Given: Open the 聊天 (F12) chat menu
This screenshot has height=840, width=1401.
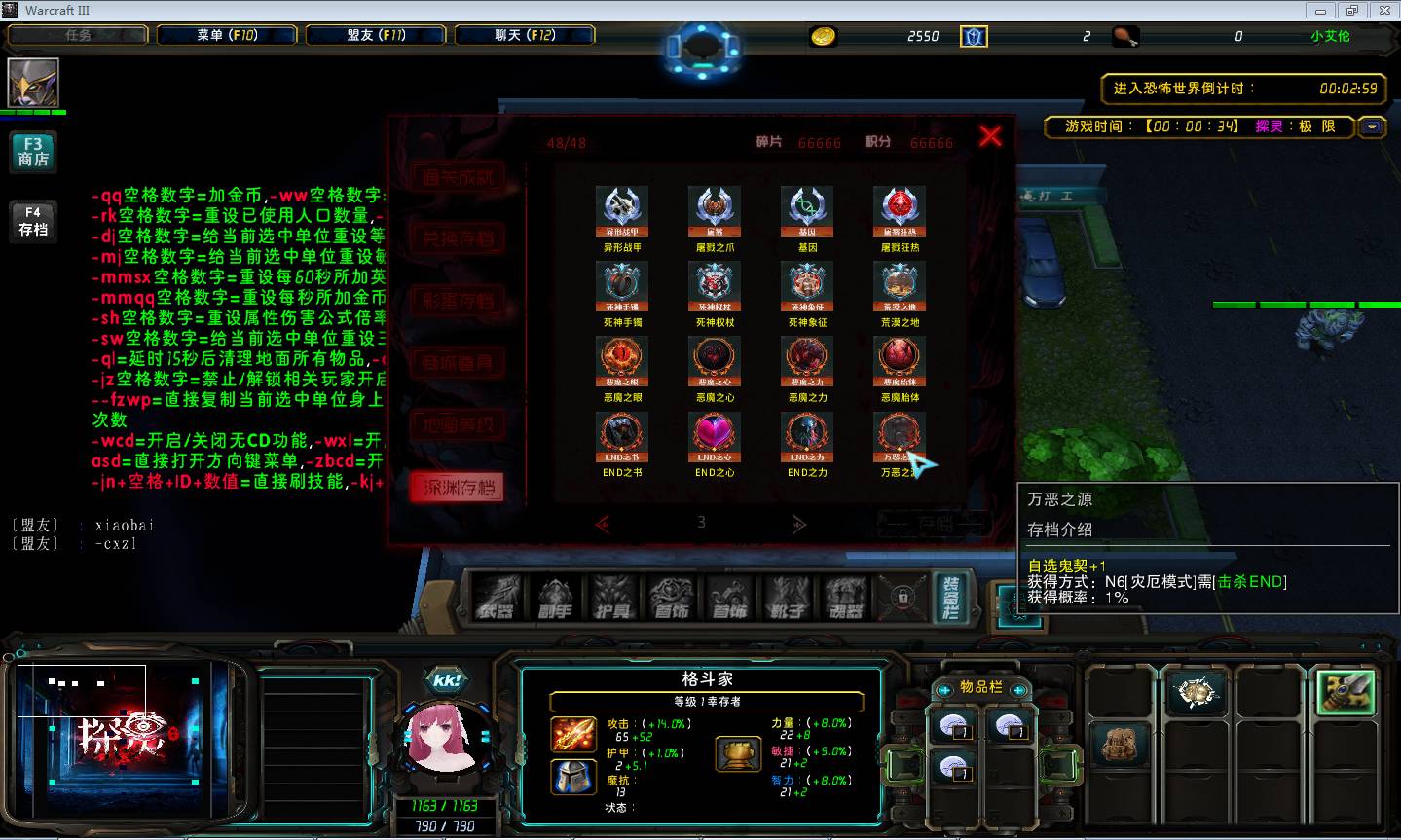Looking at the screenshot, I should (x=525, y=35).
